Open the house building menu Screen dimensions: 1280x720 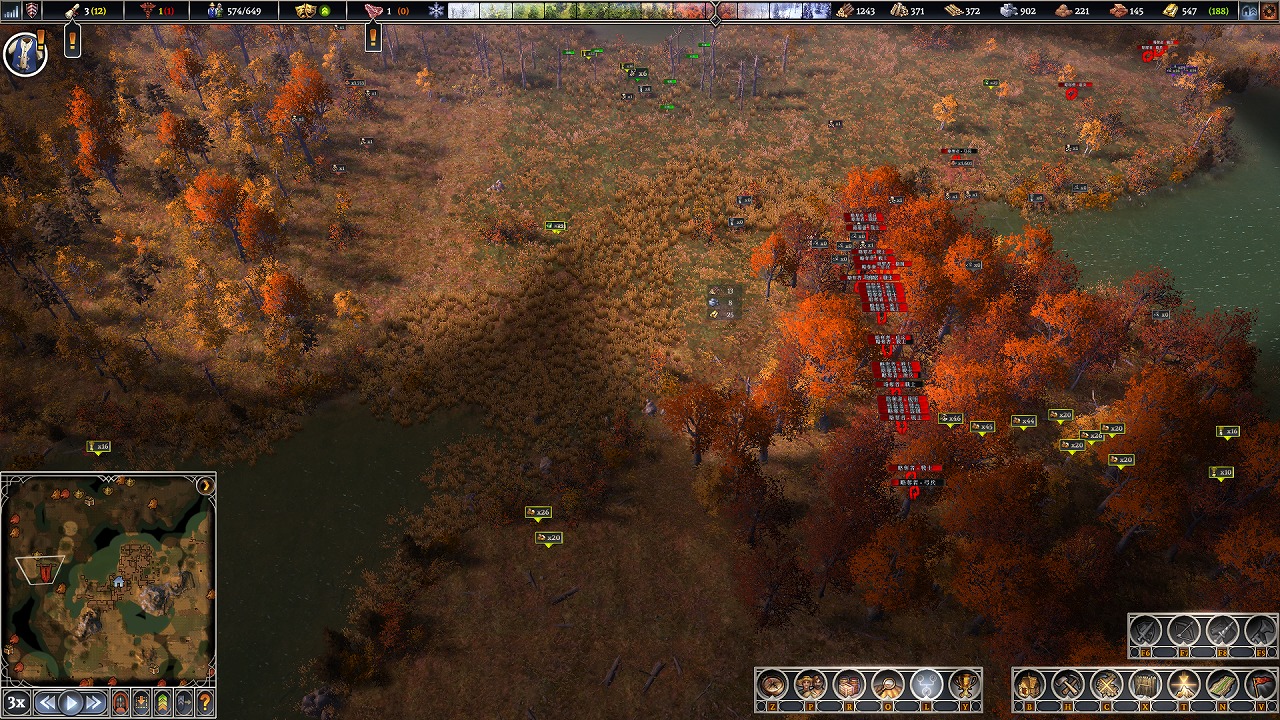pyautogui.click(x=1029, y=685)
